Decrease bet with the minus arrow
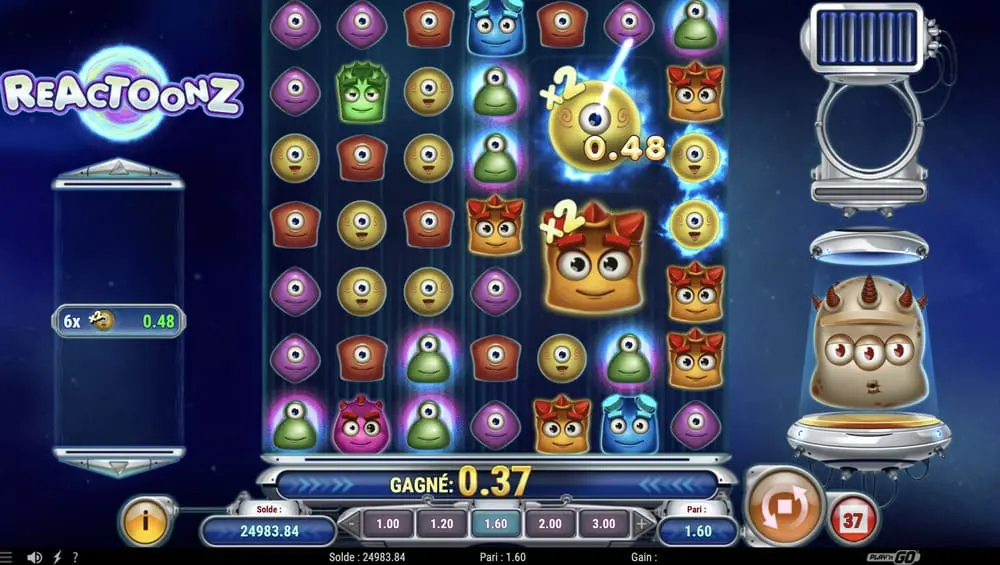This screenshot has height=565, width=1000. (350, 523)
